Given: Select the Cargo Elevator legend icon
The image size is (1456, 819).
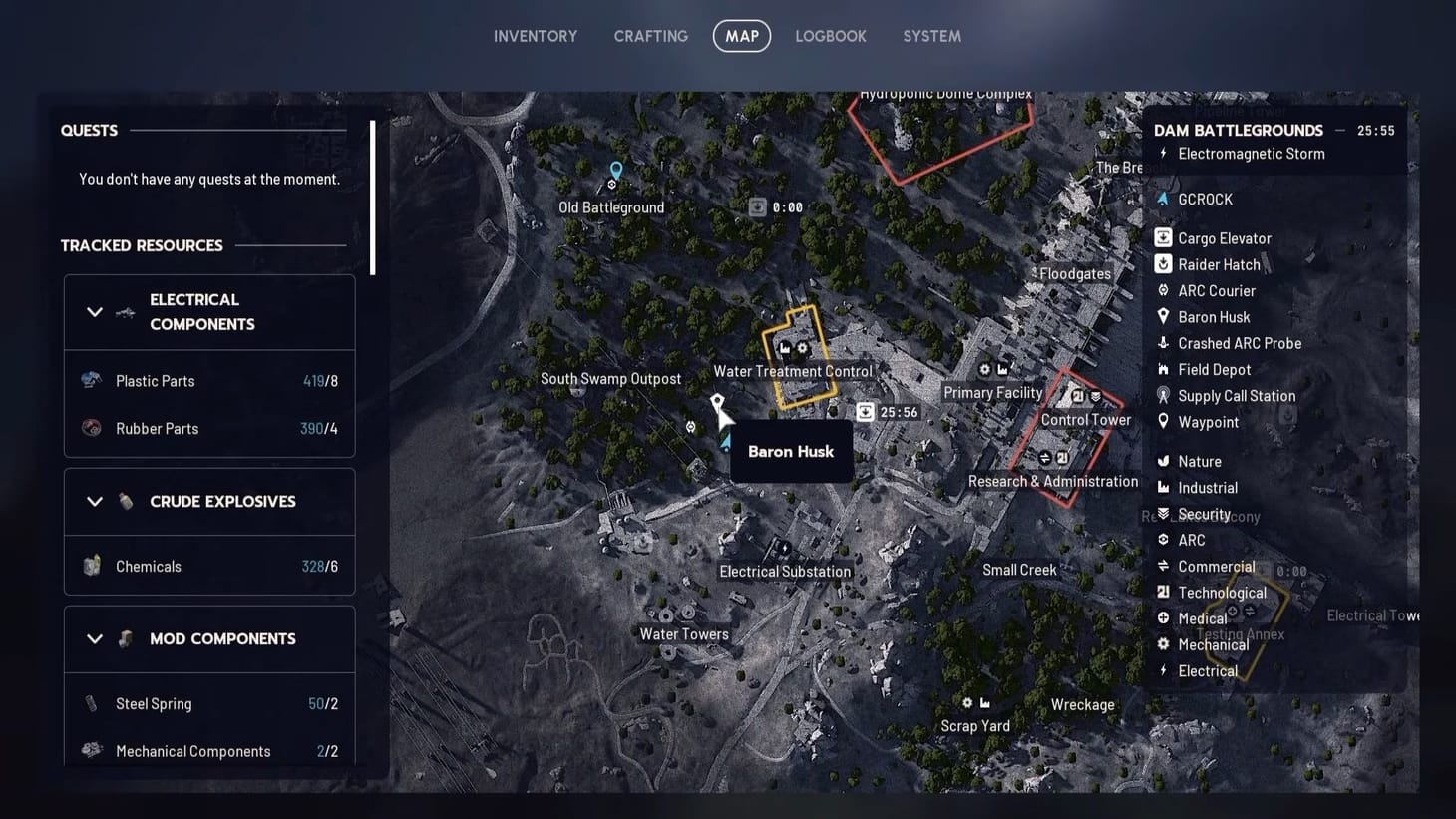Looking at the screenshot, I should coord(1163,237).
